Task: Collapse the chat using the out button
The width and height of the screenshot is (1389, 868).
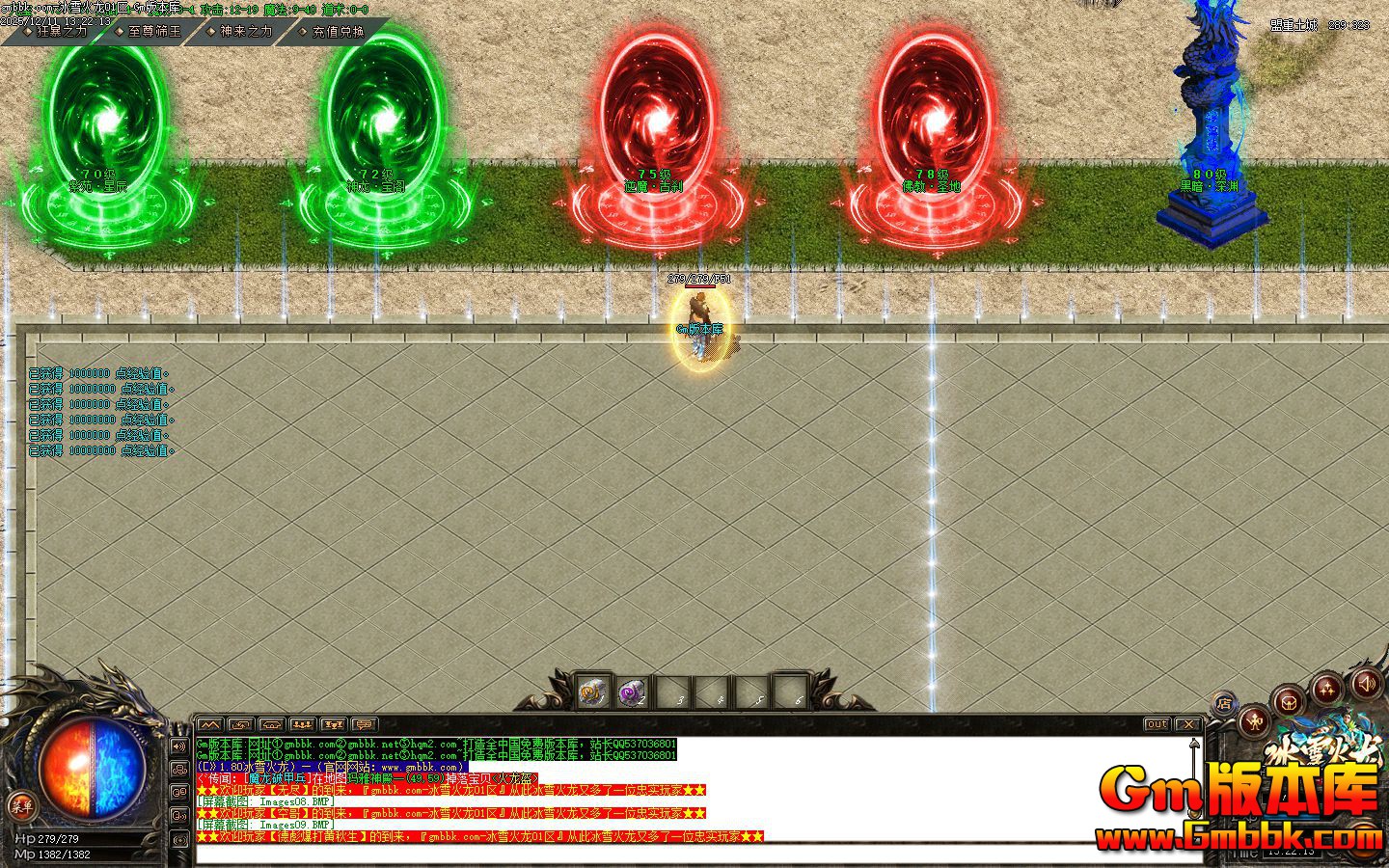Action: [x=1156, y=724]
